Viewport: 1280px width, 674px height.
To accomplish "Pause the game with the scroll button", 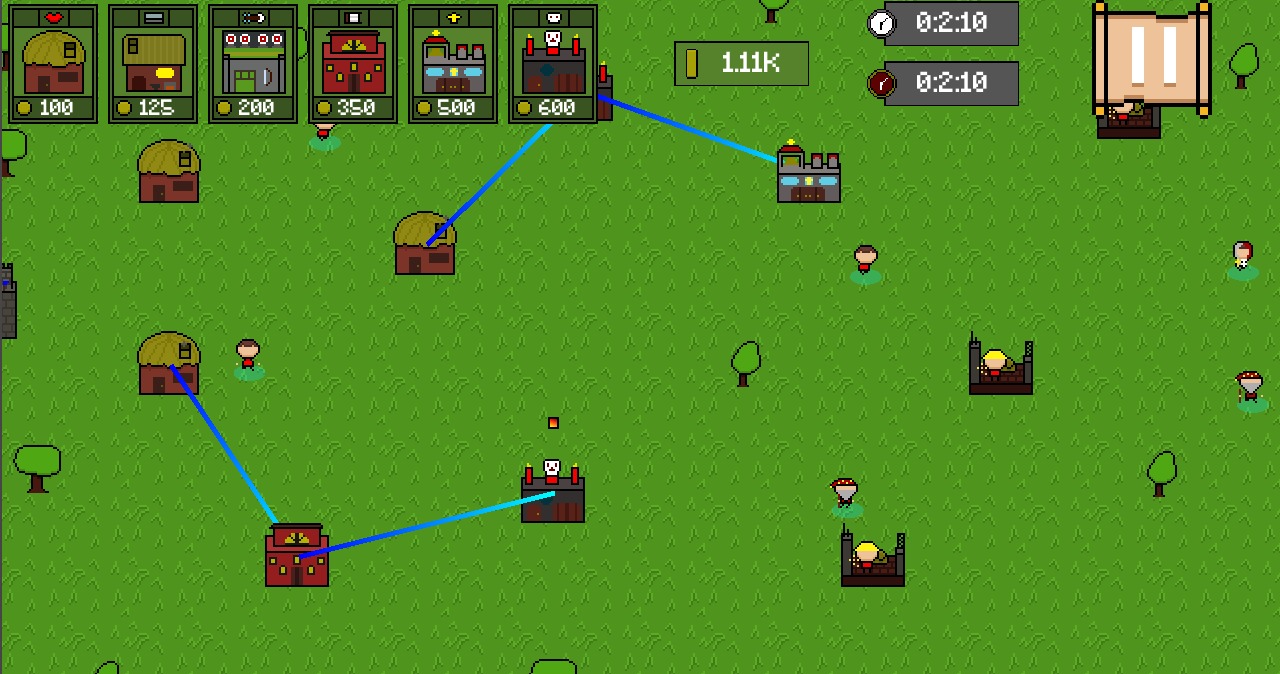I will point(1152,58).
